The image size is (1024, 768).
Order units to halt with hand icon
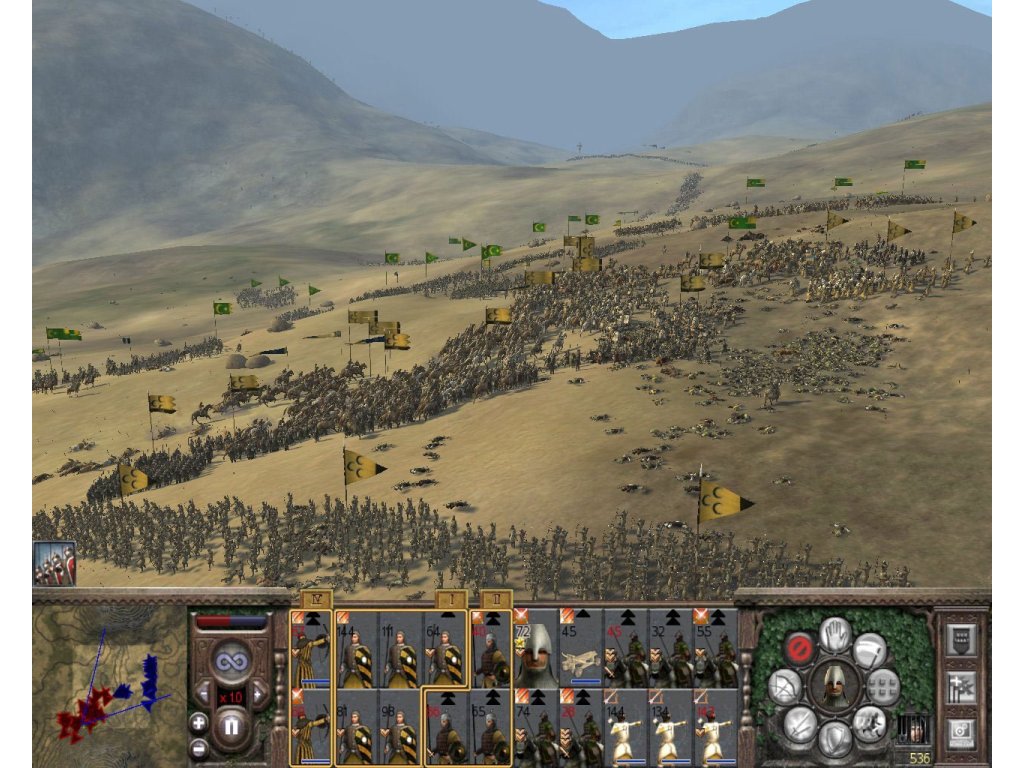click(x=835, y=633)
